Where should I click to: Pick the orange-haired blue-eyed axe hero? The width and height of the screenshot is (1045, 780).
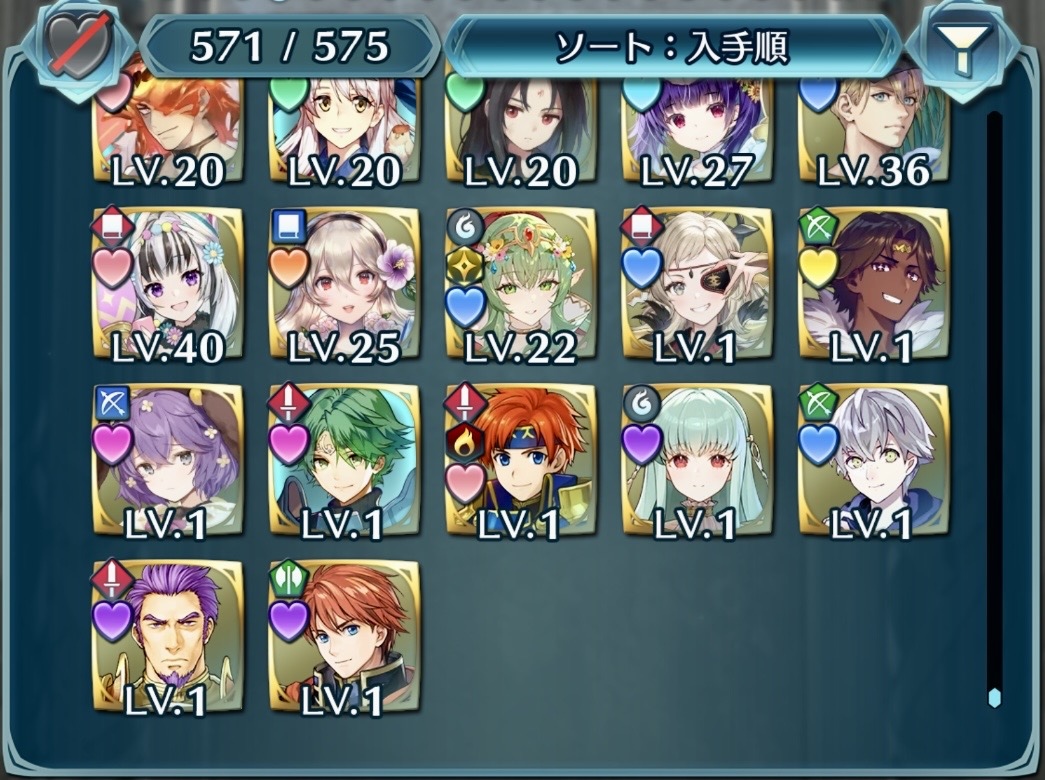coord(344,636)
